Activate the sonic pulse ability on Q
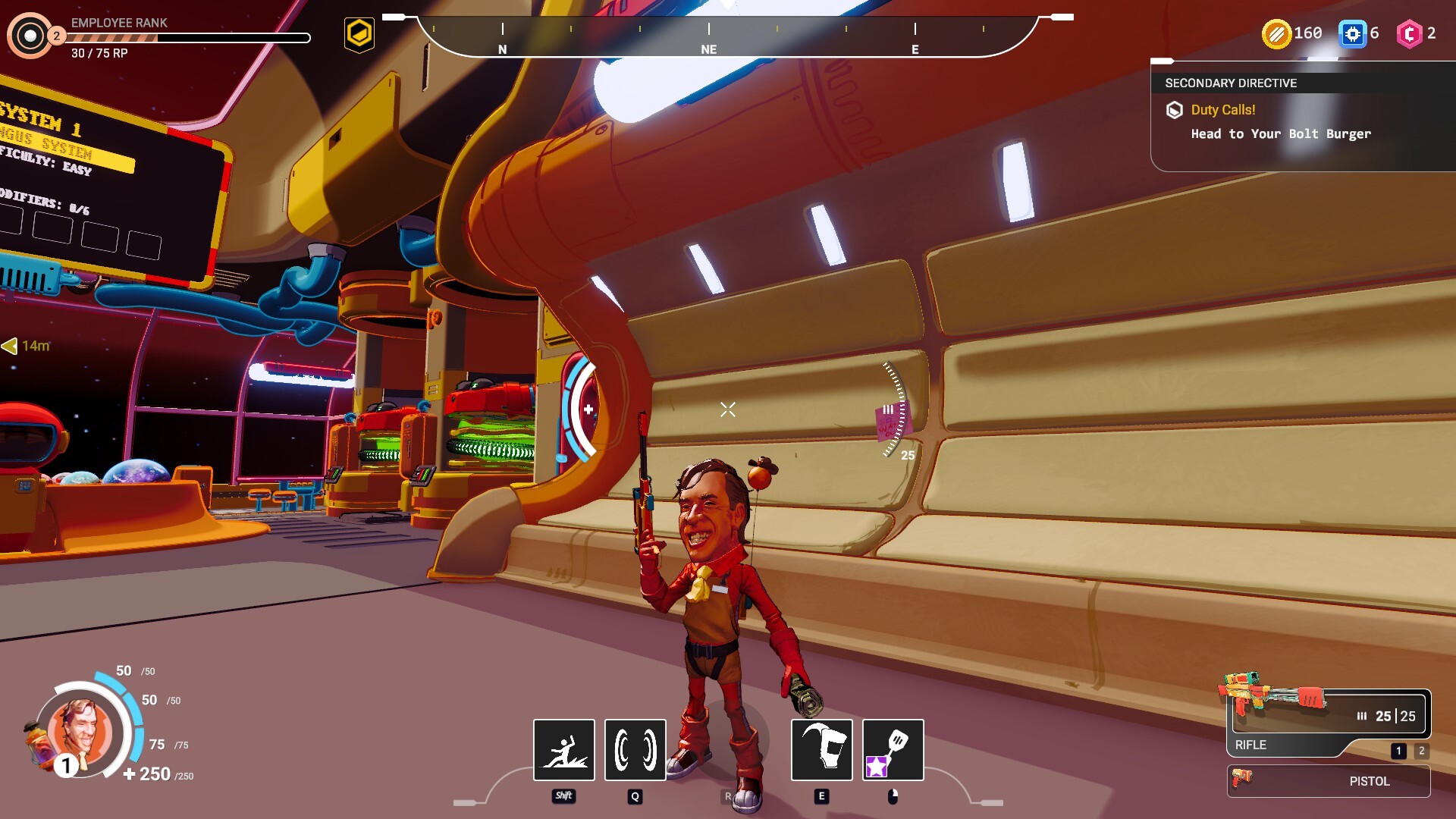Image resolution: width=1456 pixels, height=819 pixels. 634,750
